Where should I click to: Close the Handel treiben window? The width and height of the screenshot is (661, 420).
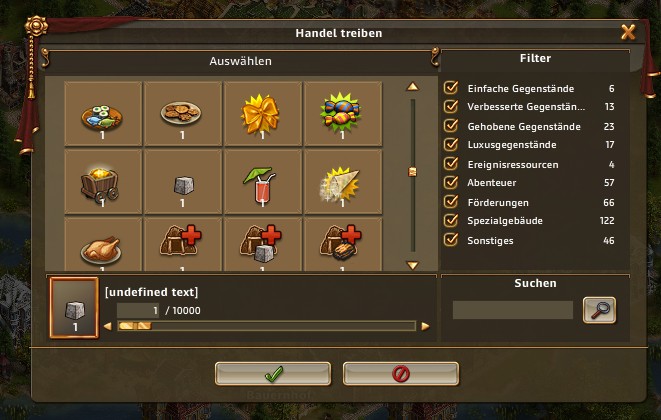628,32
